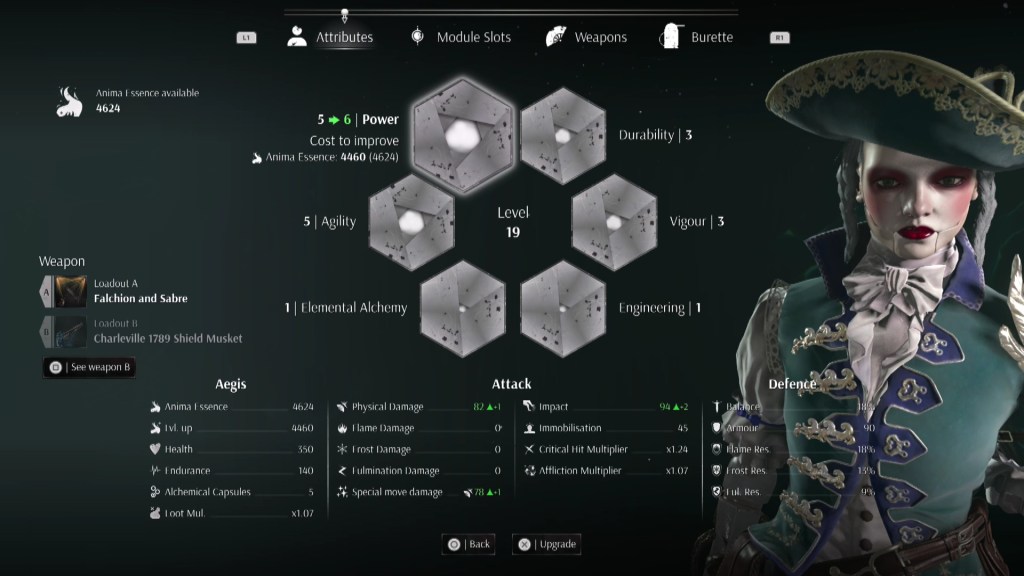Click the Back button
The width and height of the screenshot is (1024, 576).
point(469,544)
